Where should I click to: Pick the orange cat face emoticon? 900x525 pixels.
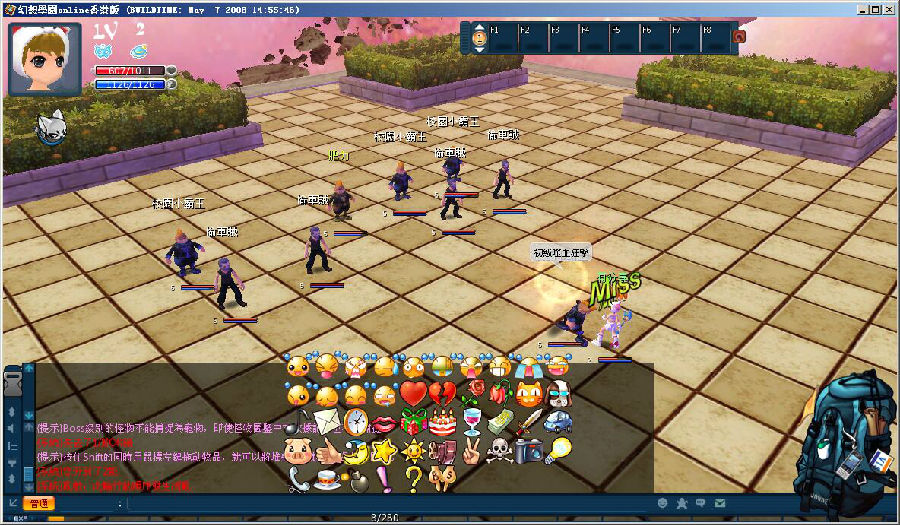[529, 394]
